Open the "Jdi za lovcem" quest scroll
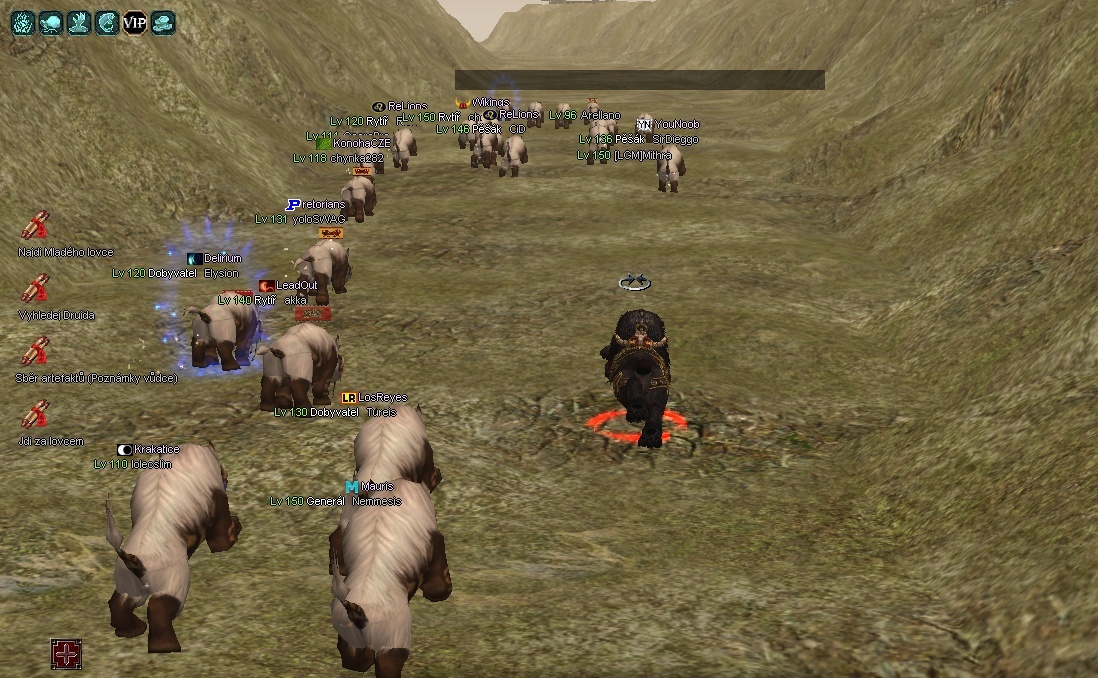1098x678 pixels. coord(36,414)
